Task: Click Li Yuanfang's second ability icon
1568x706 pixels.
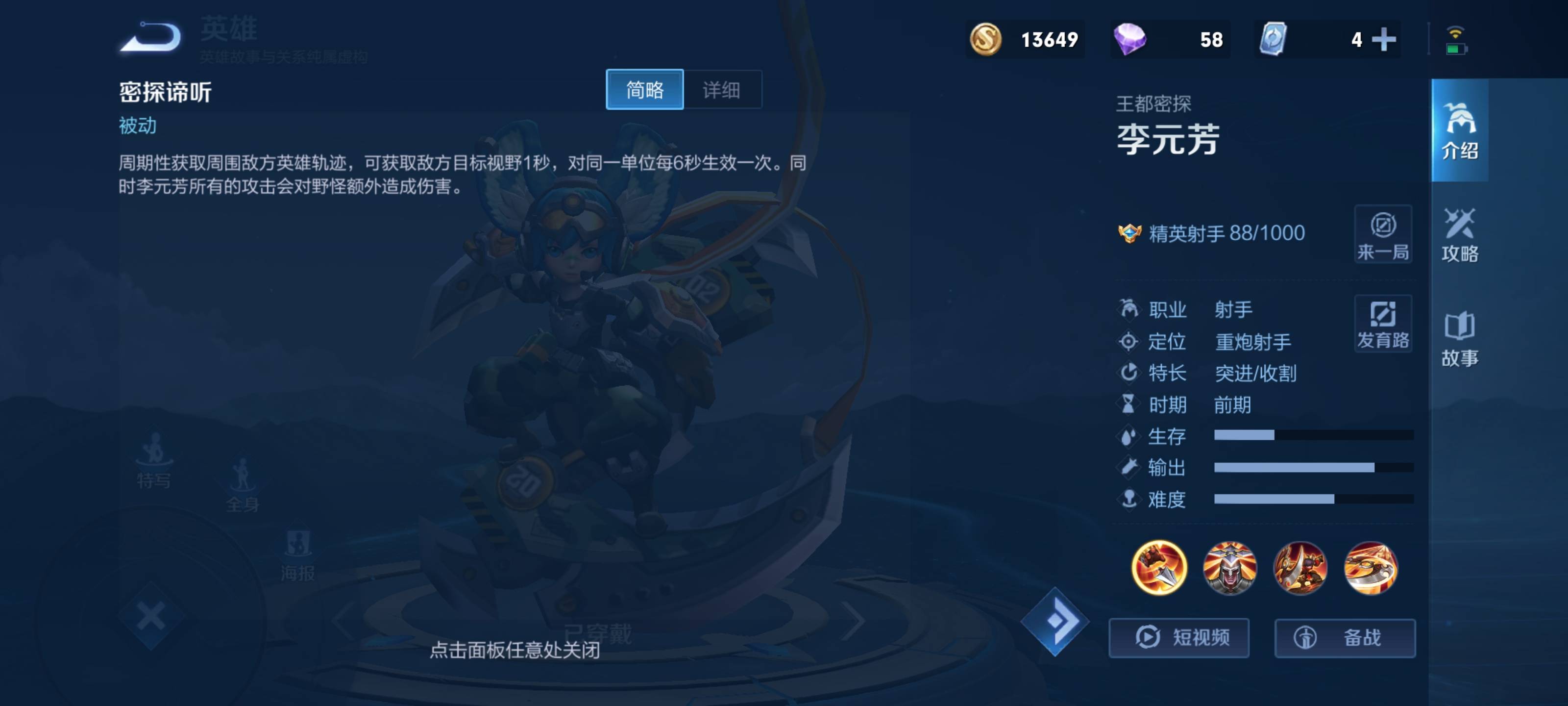Action: point(1299,568)
